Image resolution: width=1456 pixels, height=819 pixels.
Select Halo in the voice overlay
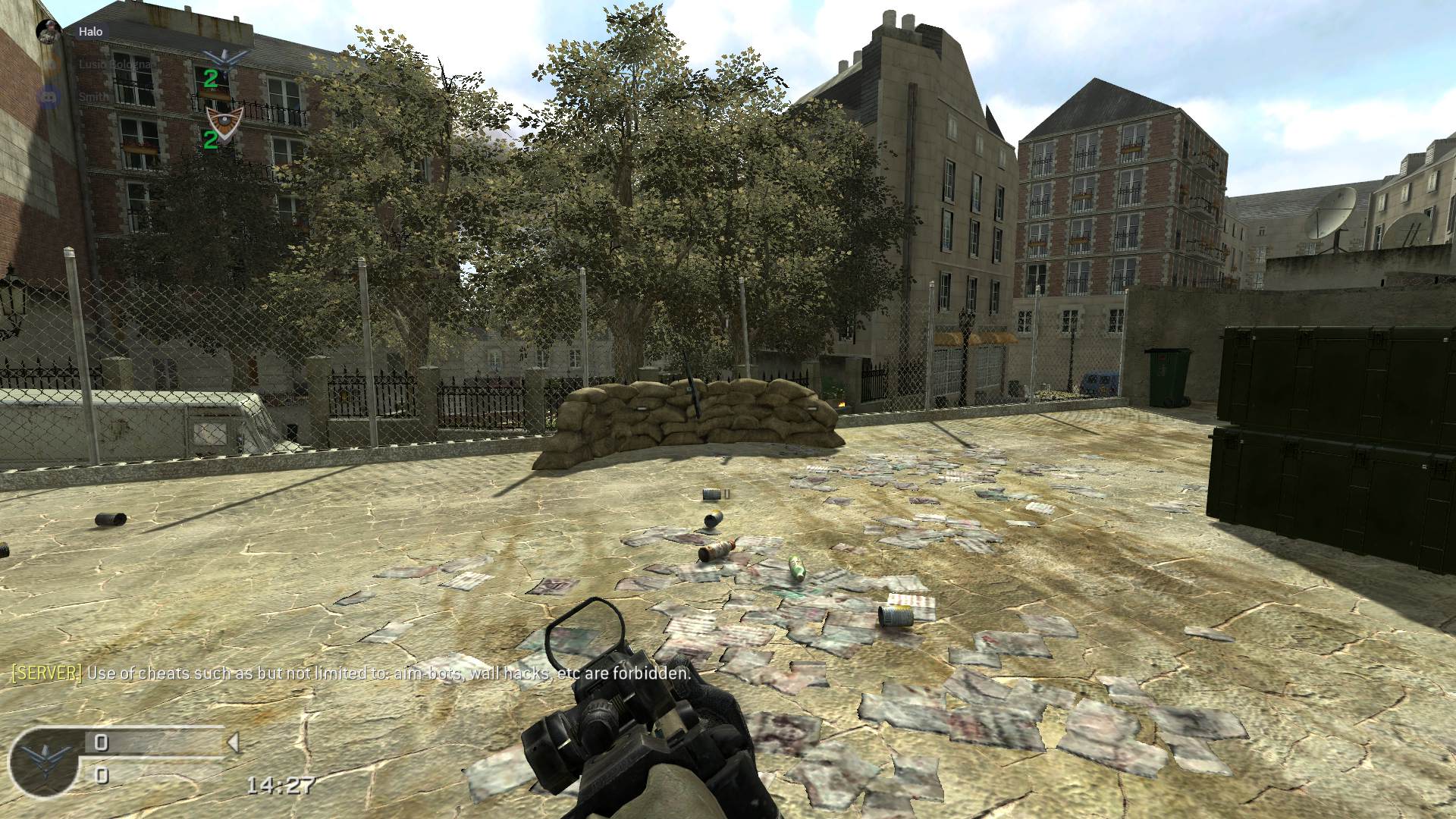pos(90,31)
